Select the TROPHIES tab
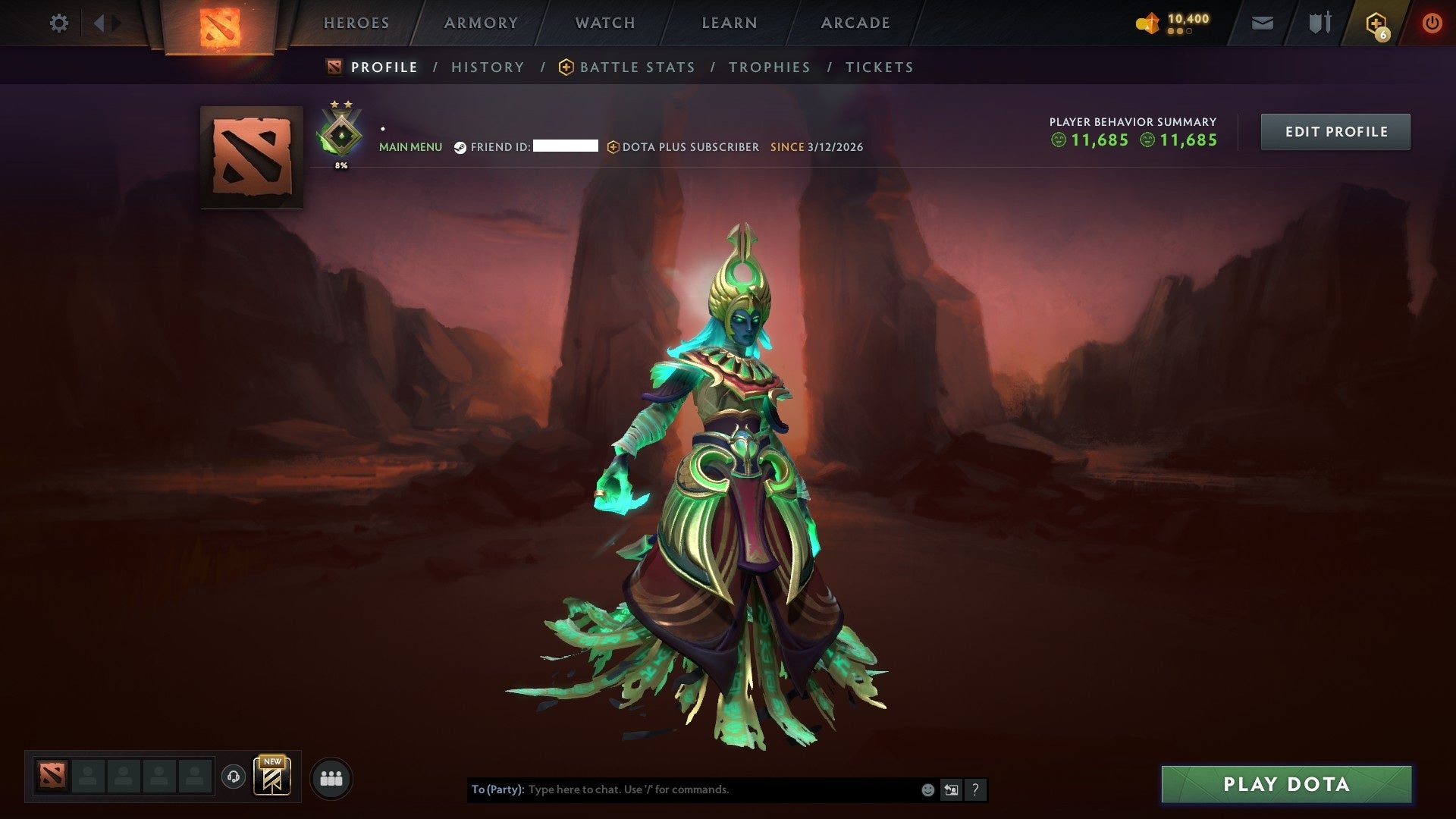This screenshot has width=1456, height=819. point(769,67)
